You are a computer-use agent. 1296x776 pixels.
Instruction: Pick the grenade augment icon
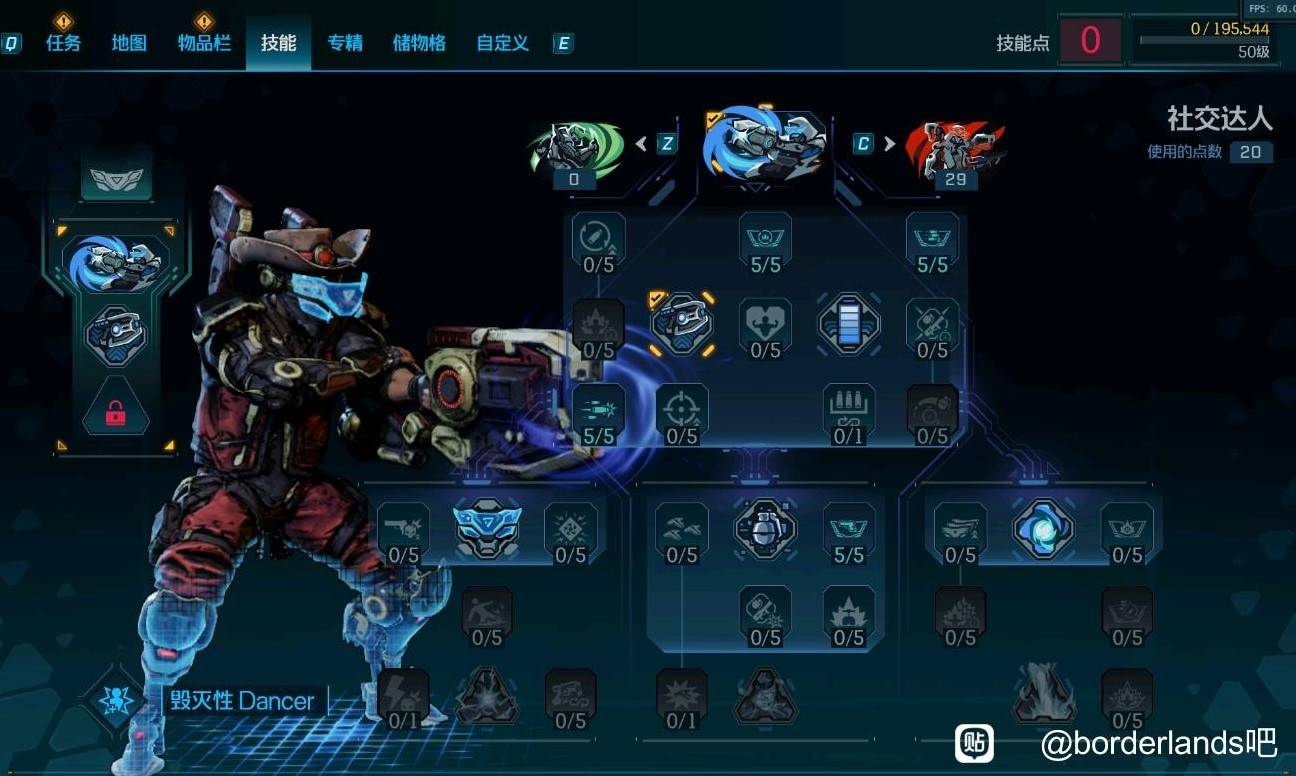(x=765, y=528)
